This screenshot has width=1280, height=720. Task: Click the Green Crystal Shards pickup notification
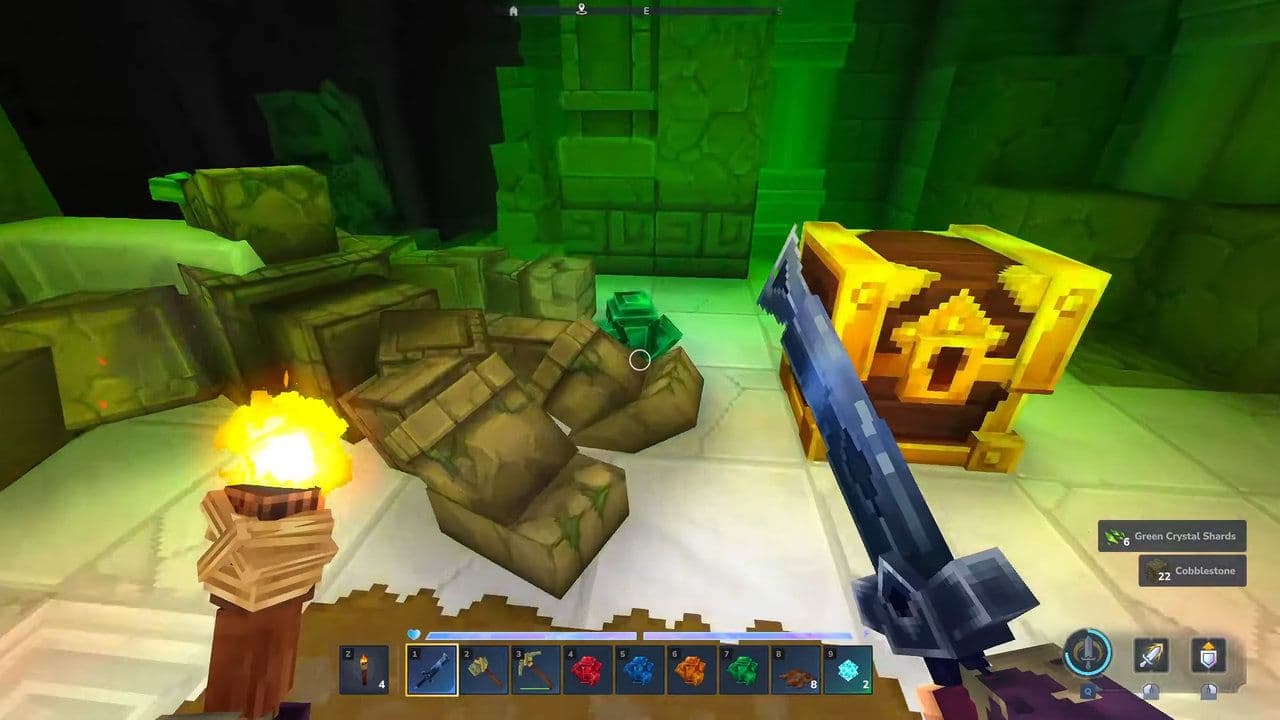(1172, 536)
